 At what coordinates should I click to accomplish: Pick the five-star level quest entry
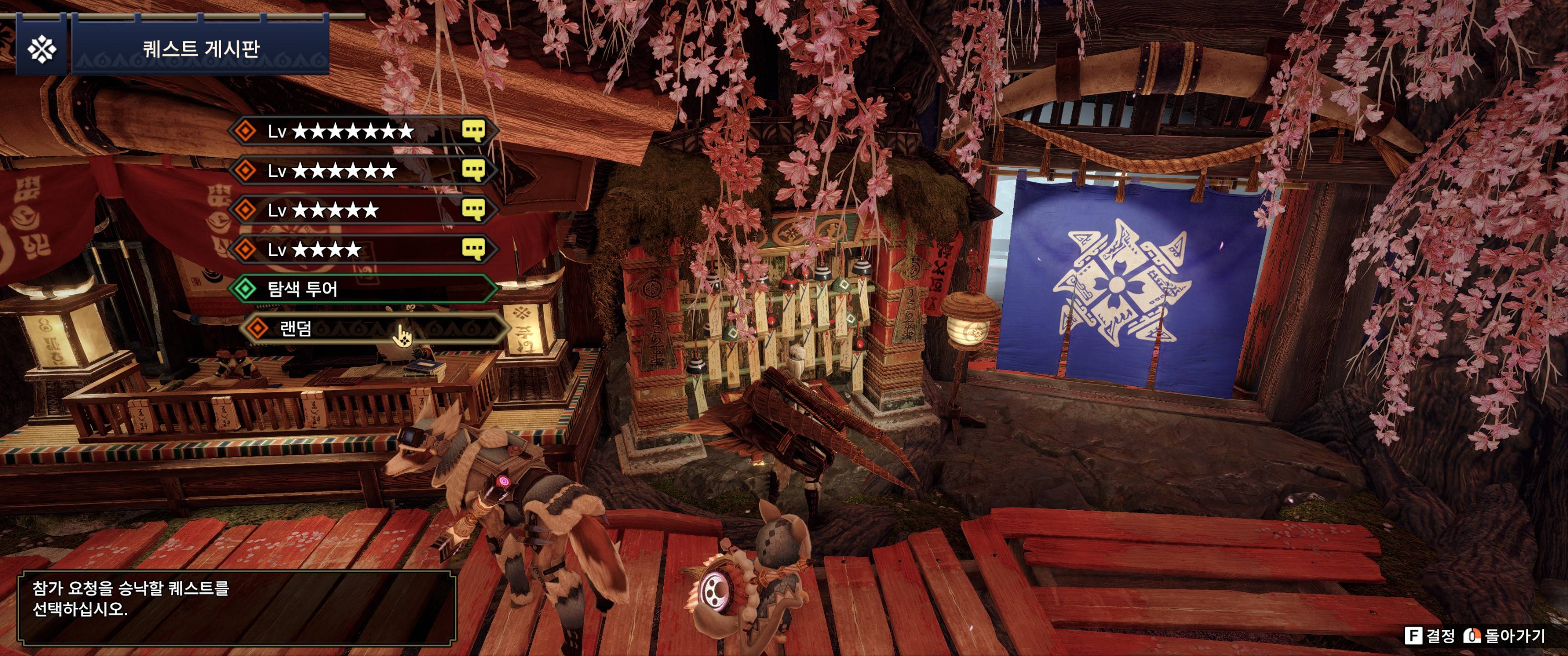pos(362,210)
